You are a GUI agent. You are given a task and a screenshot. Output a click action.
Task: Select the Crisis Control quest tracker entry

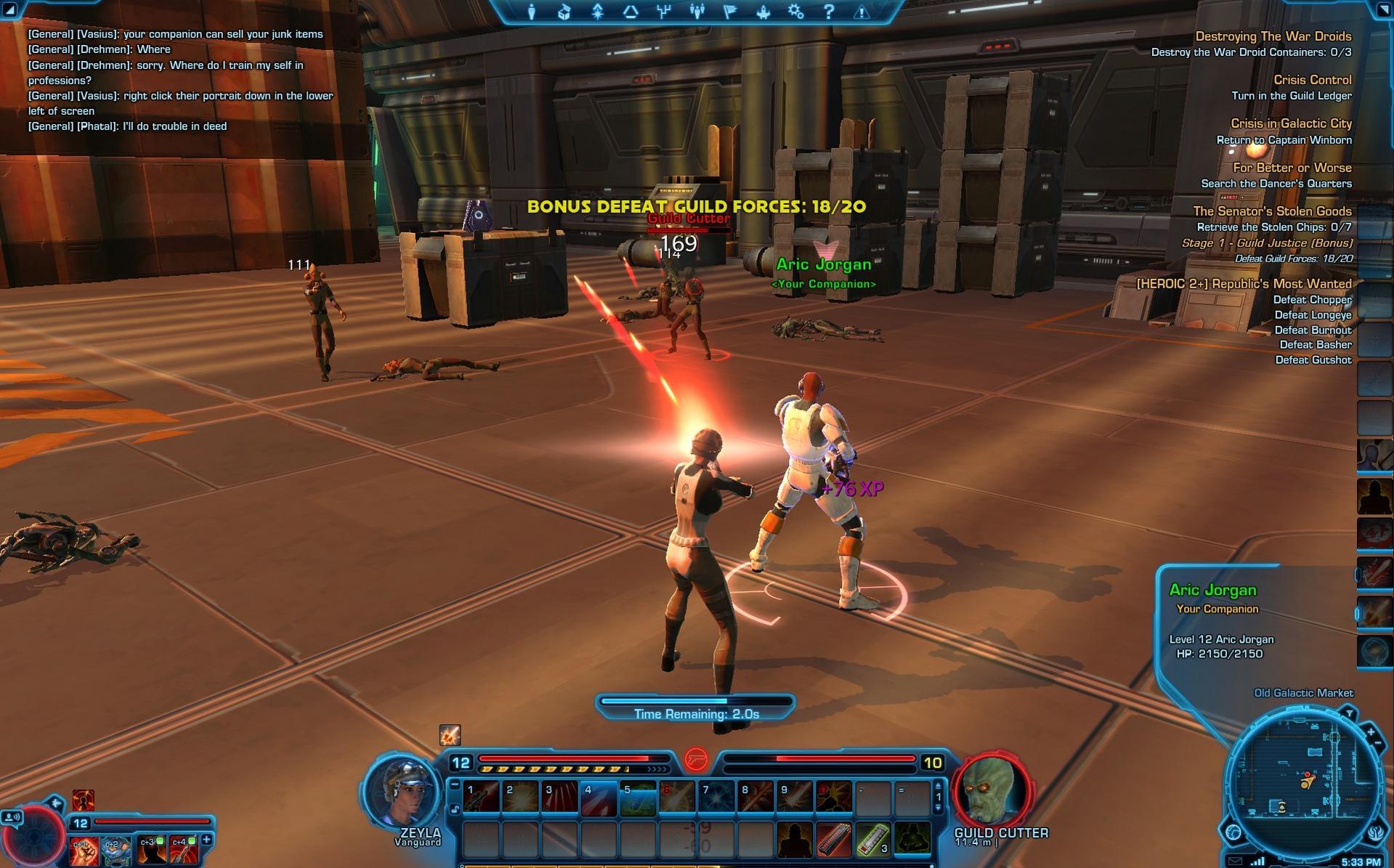click(1312, 80)
